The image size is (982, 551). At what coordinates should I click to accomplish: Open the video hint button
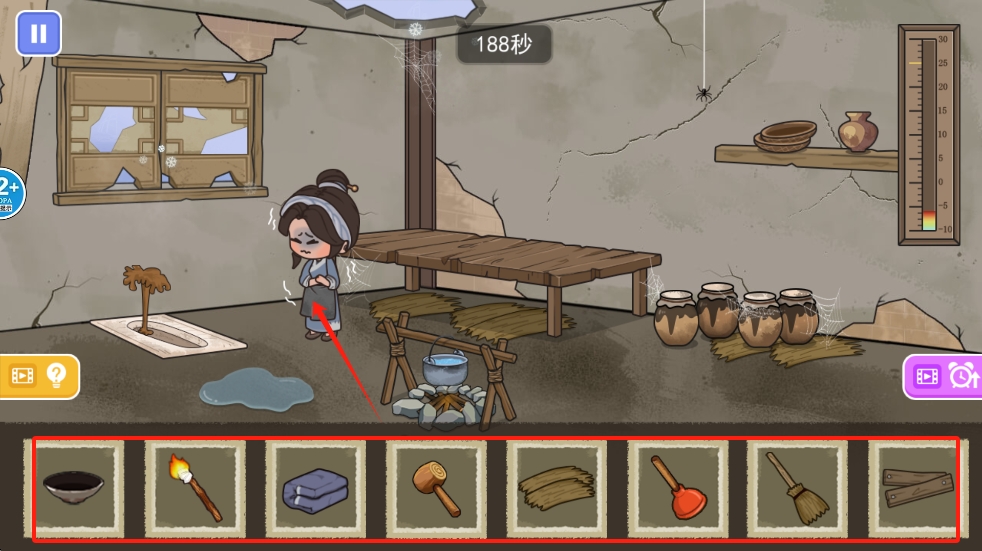(x=38, y=376)
